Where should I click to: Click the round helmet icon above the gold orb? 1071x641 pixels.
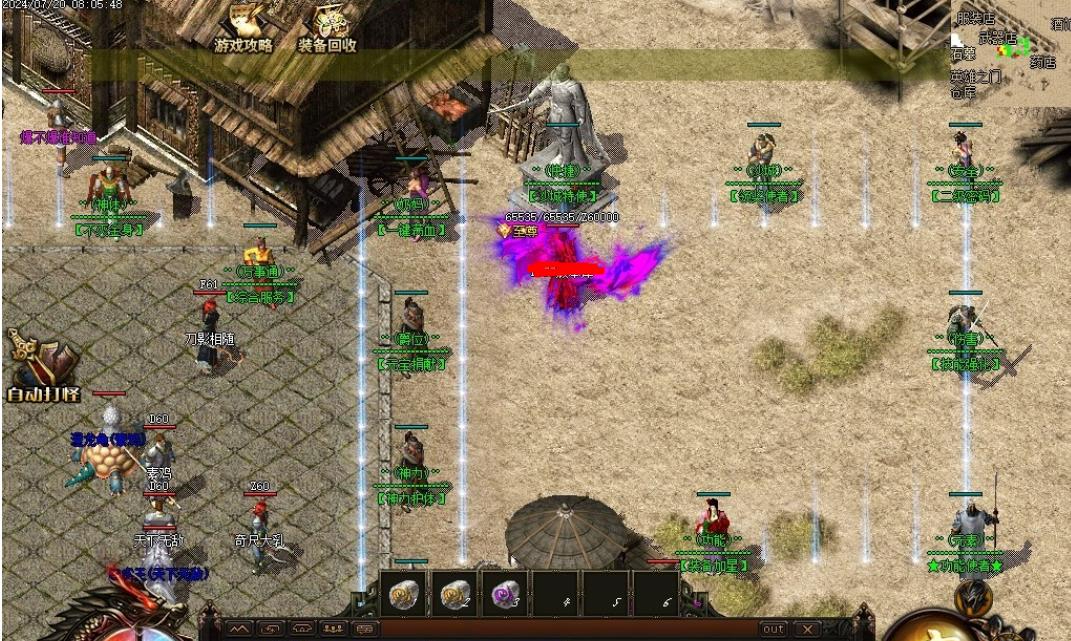(x=972, y=596)
